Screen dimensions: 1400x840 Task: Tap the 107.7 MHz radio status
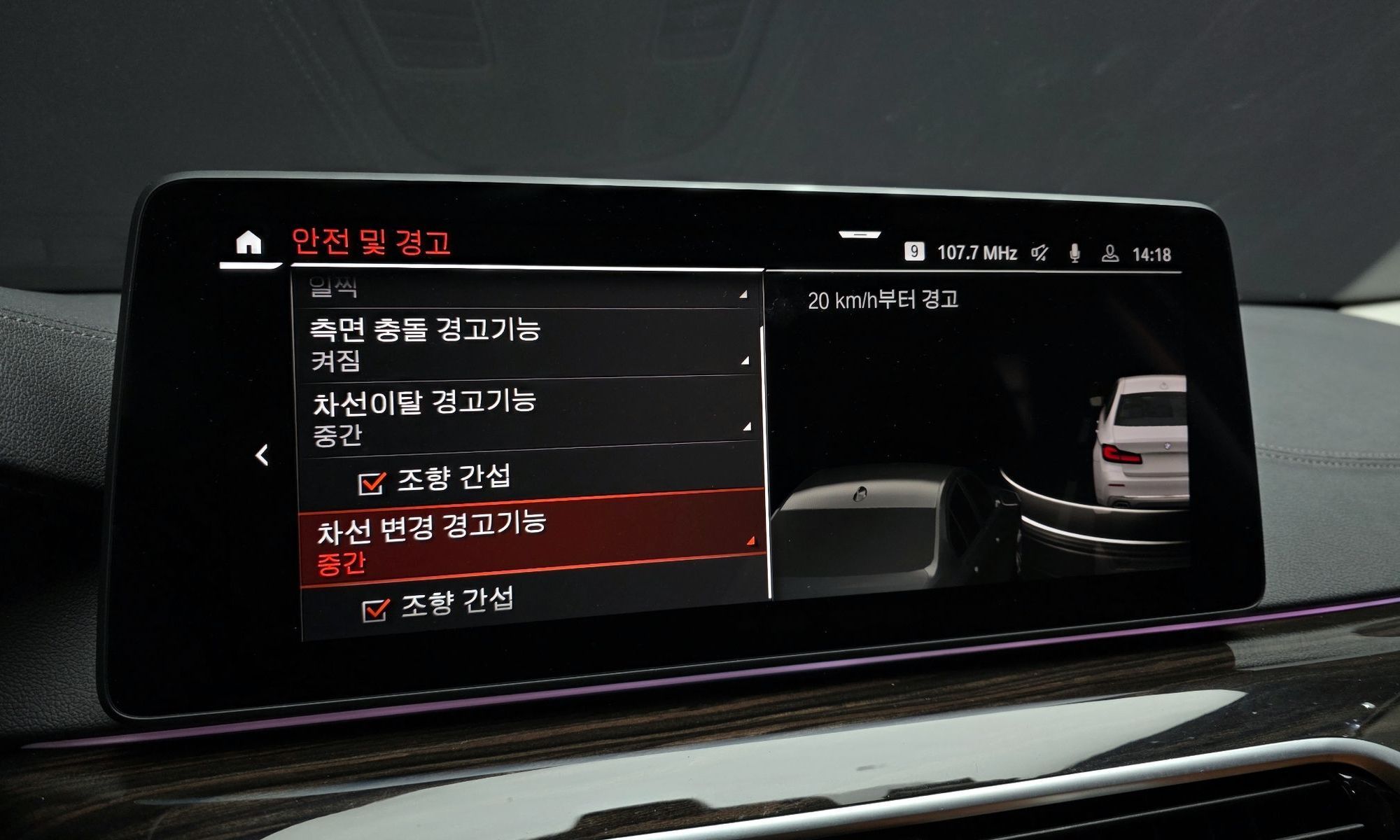976,253
